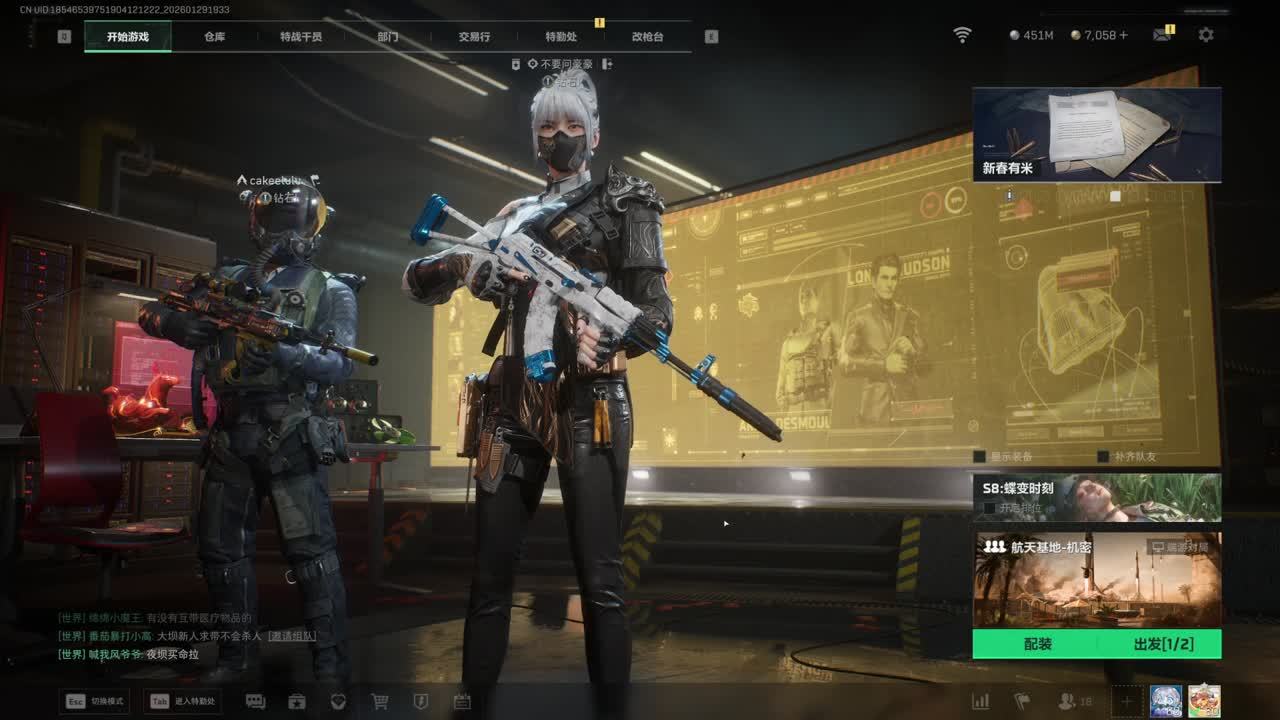Switch to the 改枪台 (Gunsmith) tab
The width and height of the screenshot is (1280, 720).
tap(647, 37)
